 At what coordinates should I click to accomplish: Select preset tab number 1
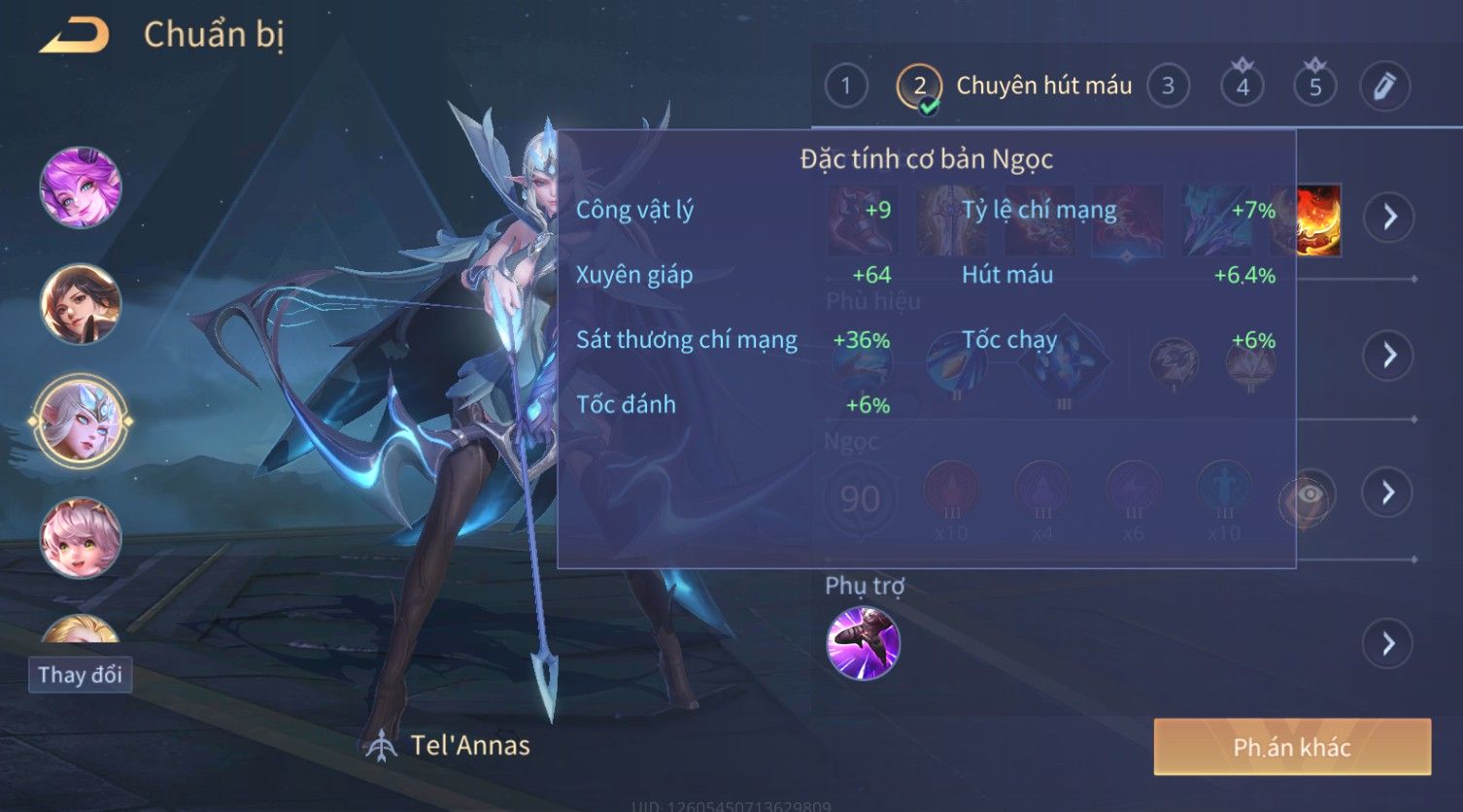[x=845, y=86]
